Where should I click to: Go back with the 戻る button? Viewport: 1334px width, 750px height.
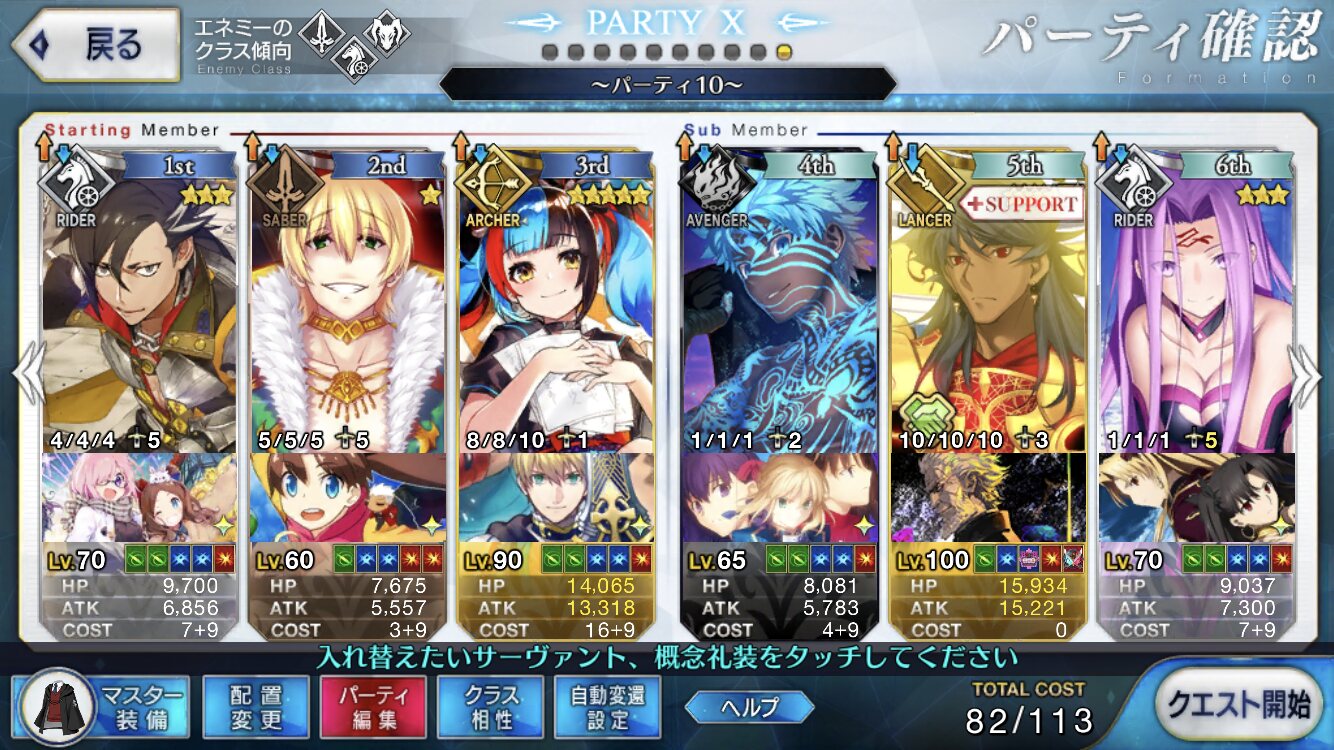94,45
